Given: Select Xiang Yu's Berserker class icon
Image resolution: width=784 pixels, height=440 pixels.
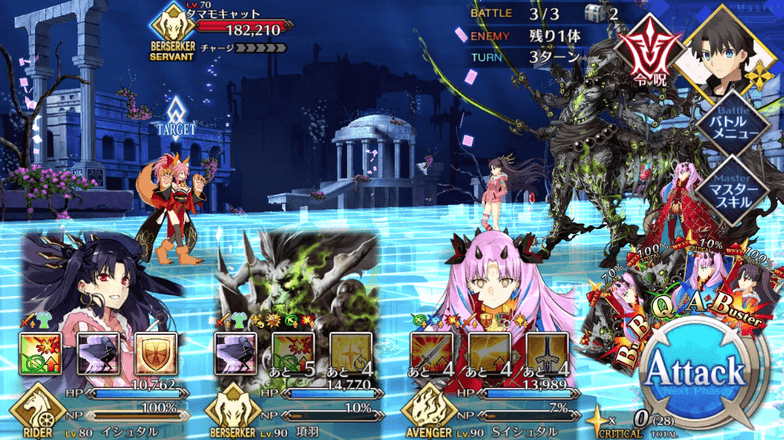Looking at the screenshot, I should 226,413.
